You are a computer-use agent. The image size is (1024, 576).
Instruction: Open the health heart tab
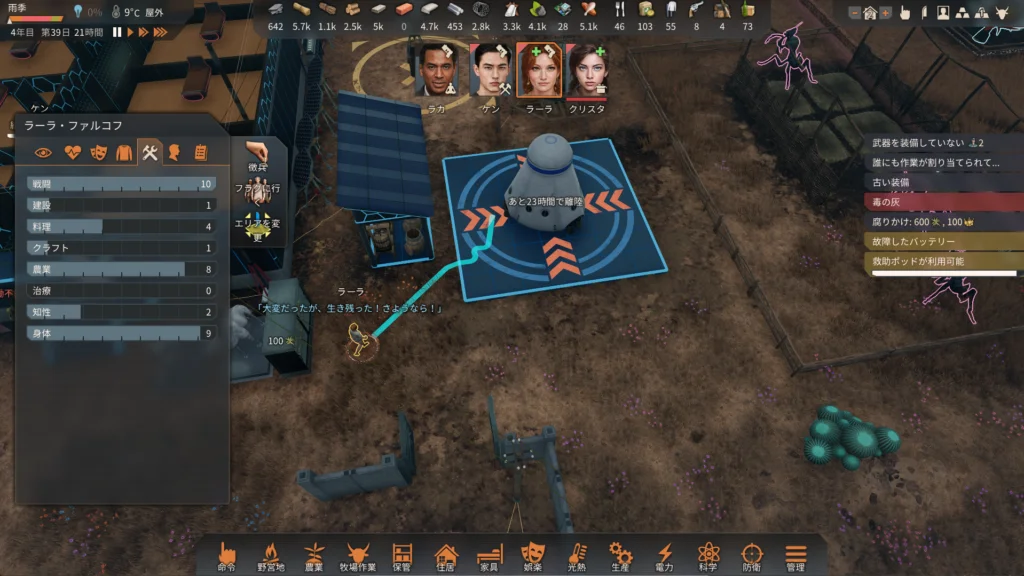(x=71, y=153)
